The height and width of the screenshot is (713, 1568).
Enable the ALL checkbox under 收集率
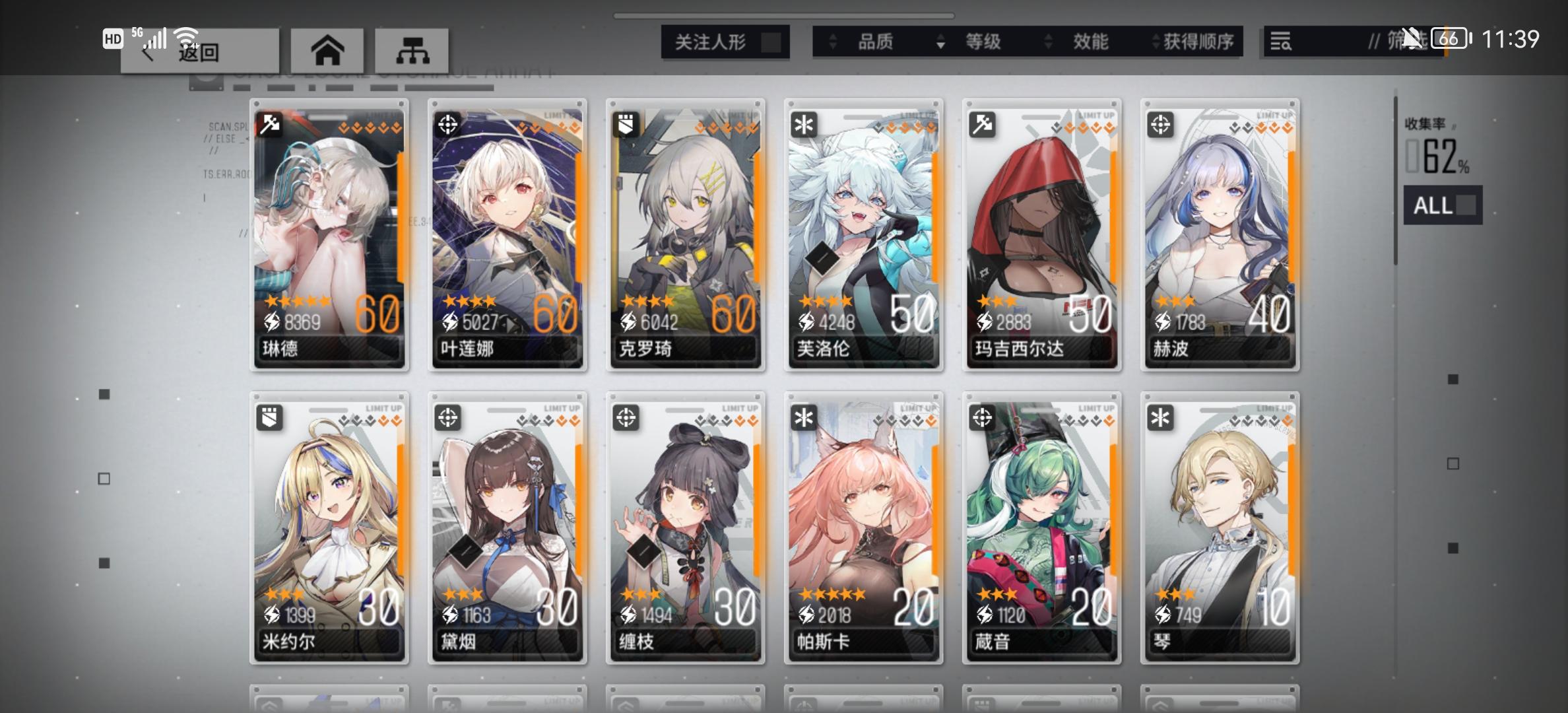coord(1464,206)
